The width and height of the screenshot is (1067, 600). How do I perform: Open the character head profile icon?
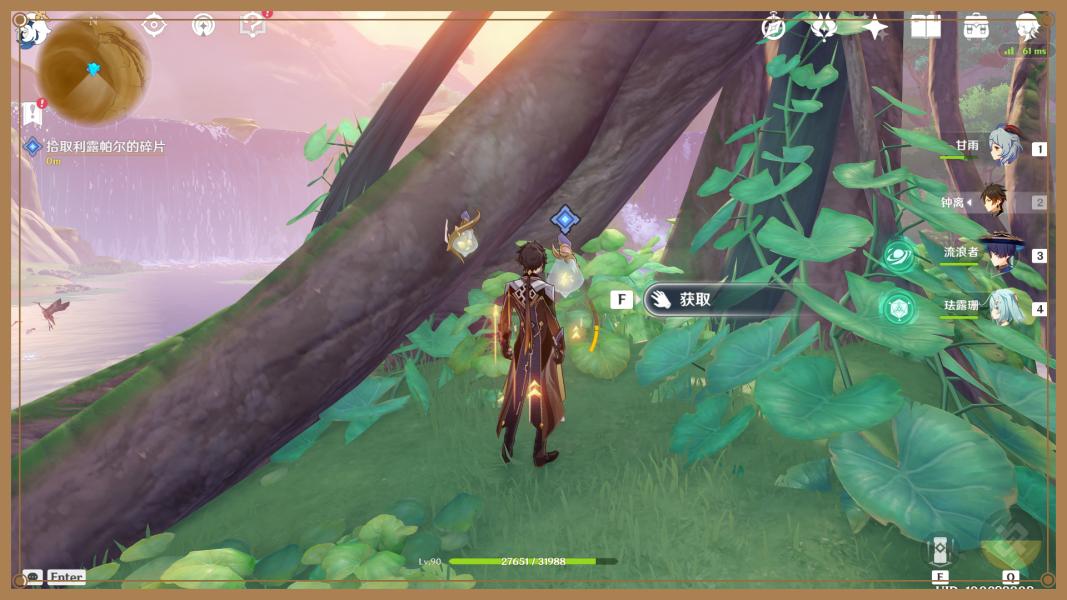(1027, 27)
